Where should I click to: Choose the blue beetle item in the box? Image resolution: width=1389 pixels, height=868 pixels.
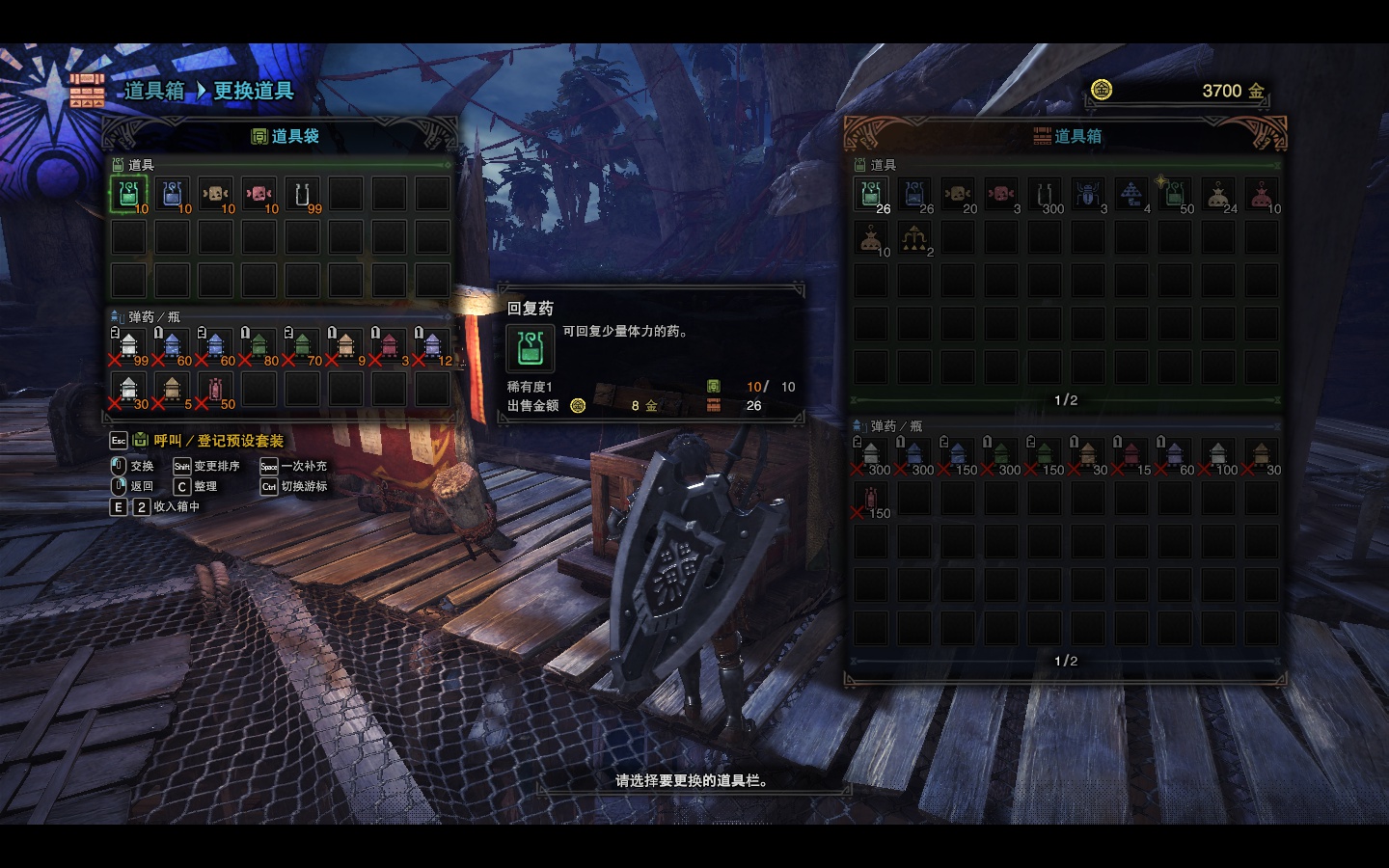click(x=1087, y=195)
